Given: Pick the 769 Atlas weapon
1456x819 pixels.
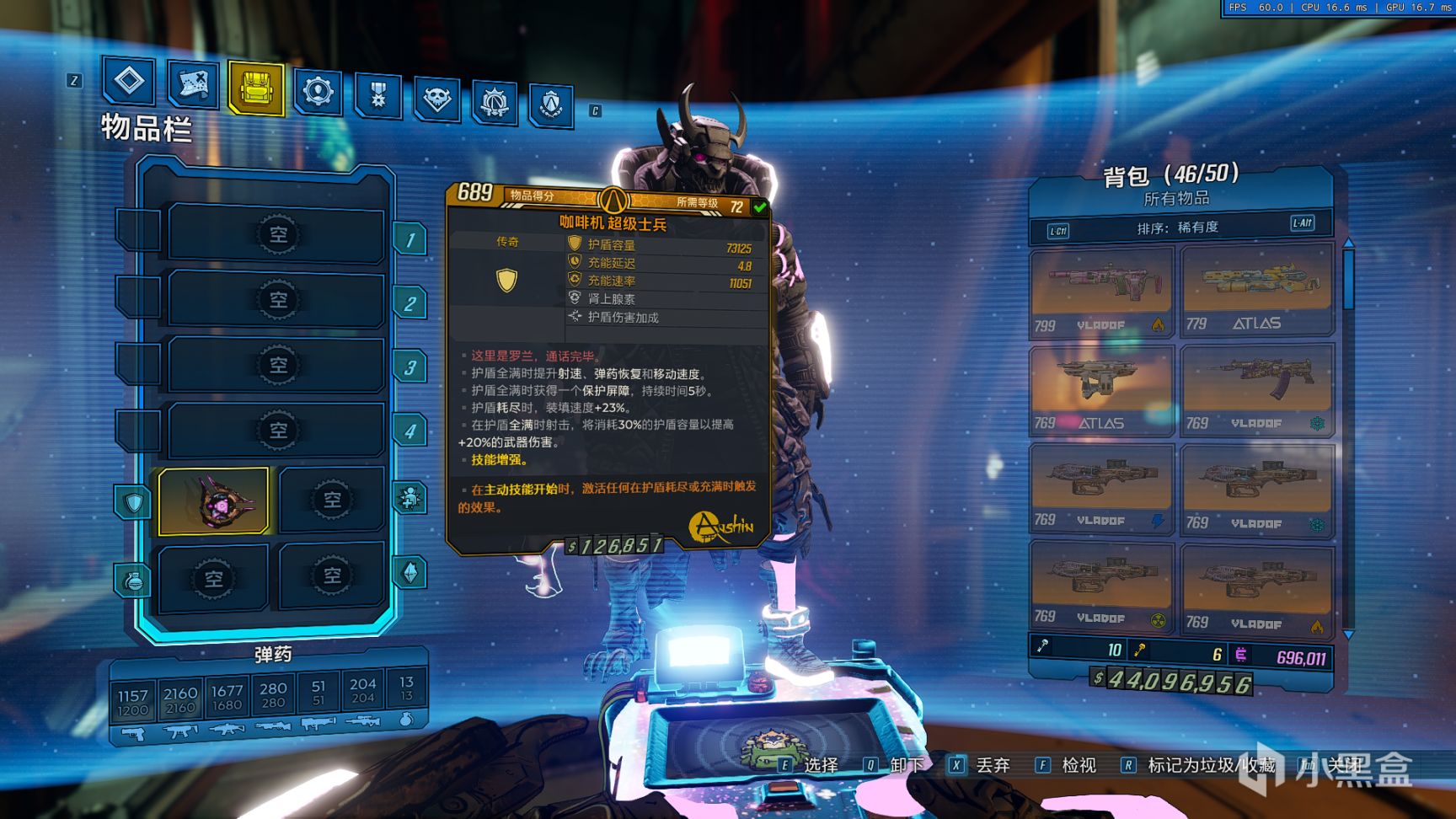Looking at the screenshot, I should (x=1100, y=390).
